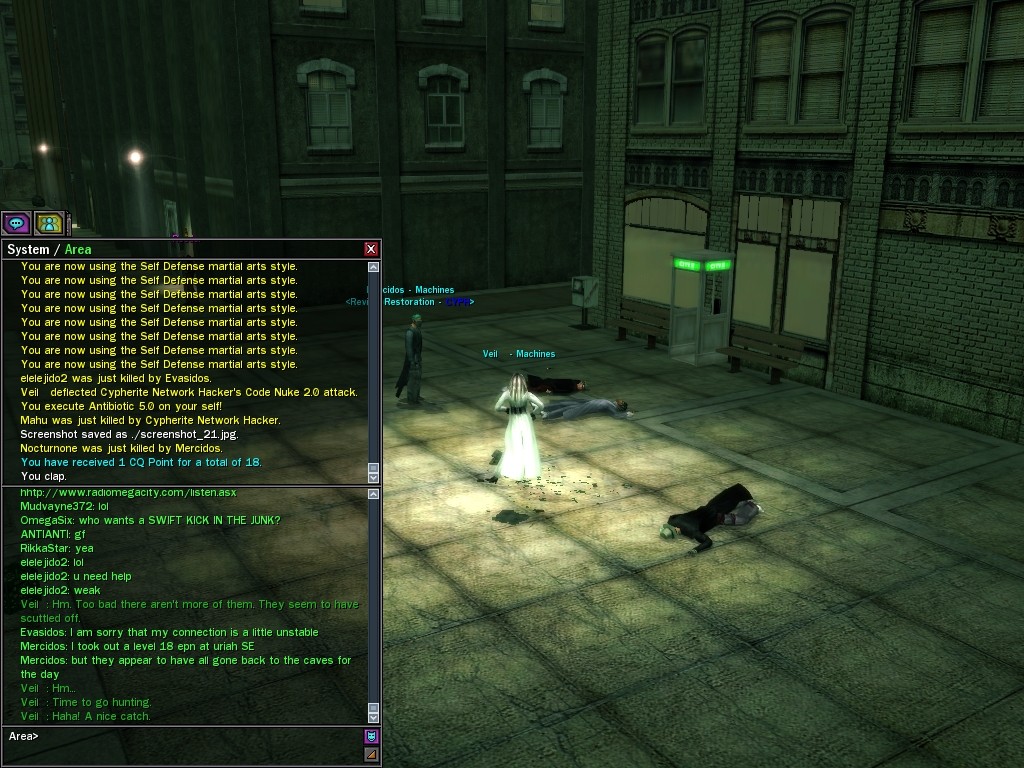Close the System / Area chat window
The width and height of the screenshot is (1024, 768).
coord(371,249)
